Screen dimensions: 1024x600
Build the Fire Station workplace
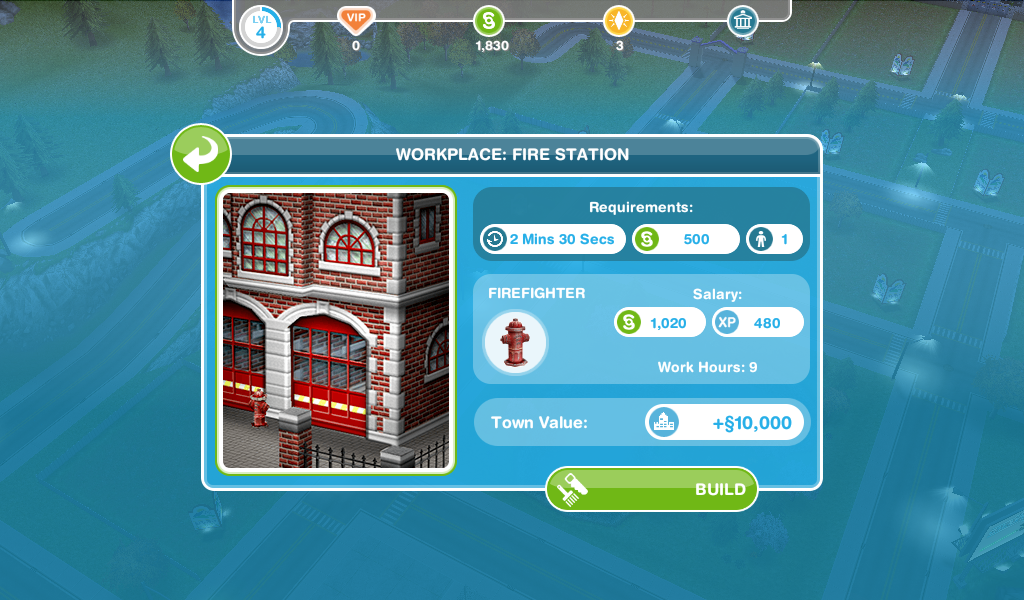652,489
